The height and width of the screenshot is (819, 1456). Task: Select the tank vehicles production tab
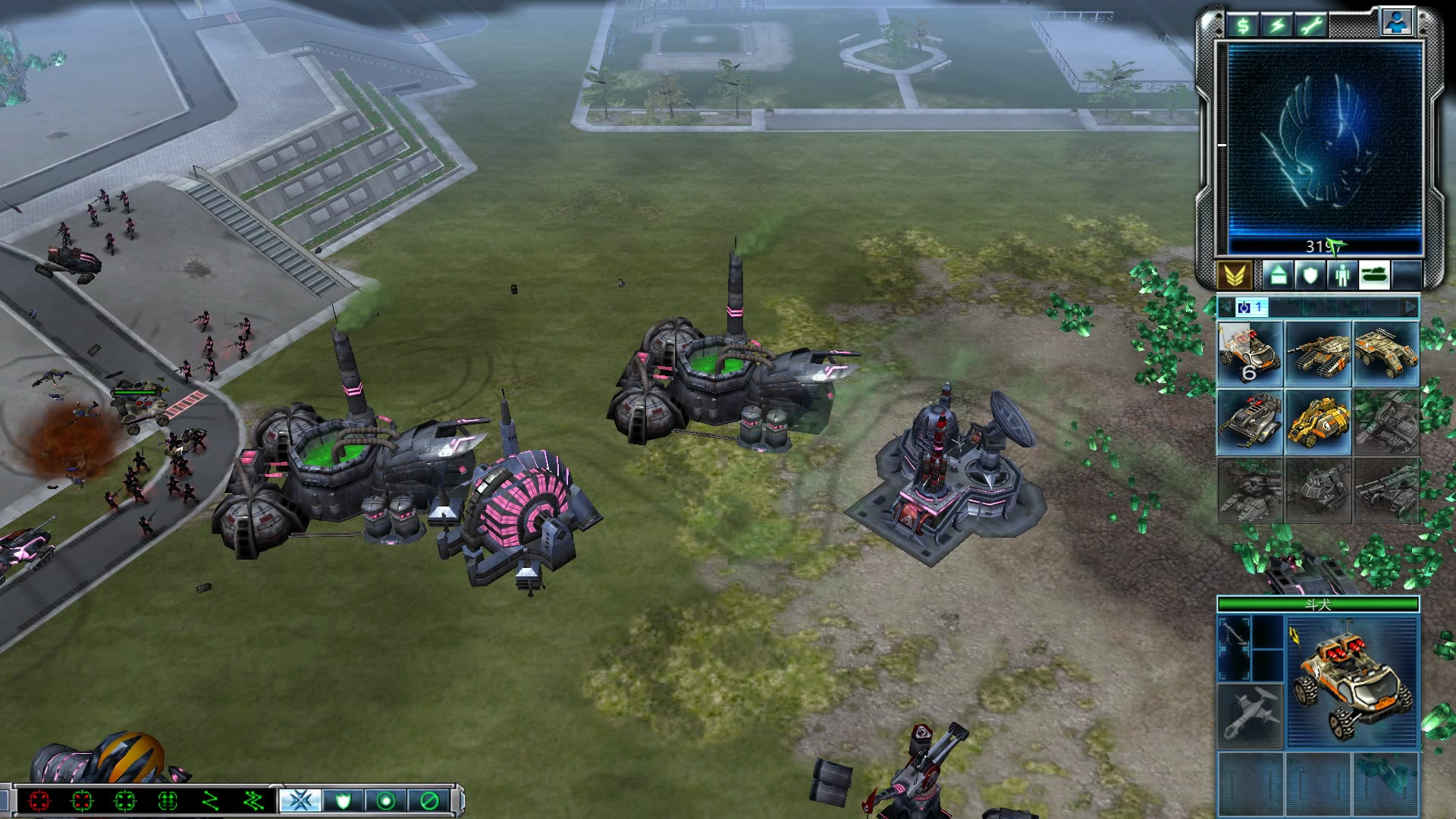coord(1374,275)
